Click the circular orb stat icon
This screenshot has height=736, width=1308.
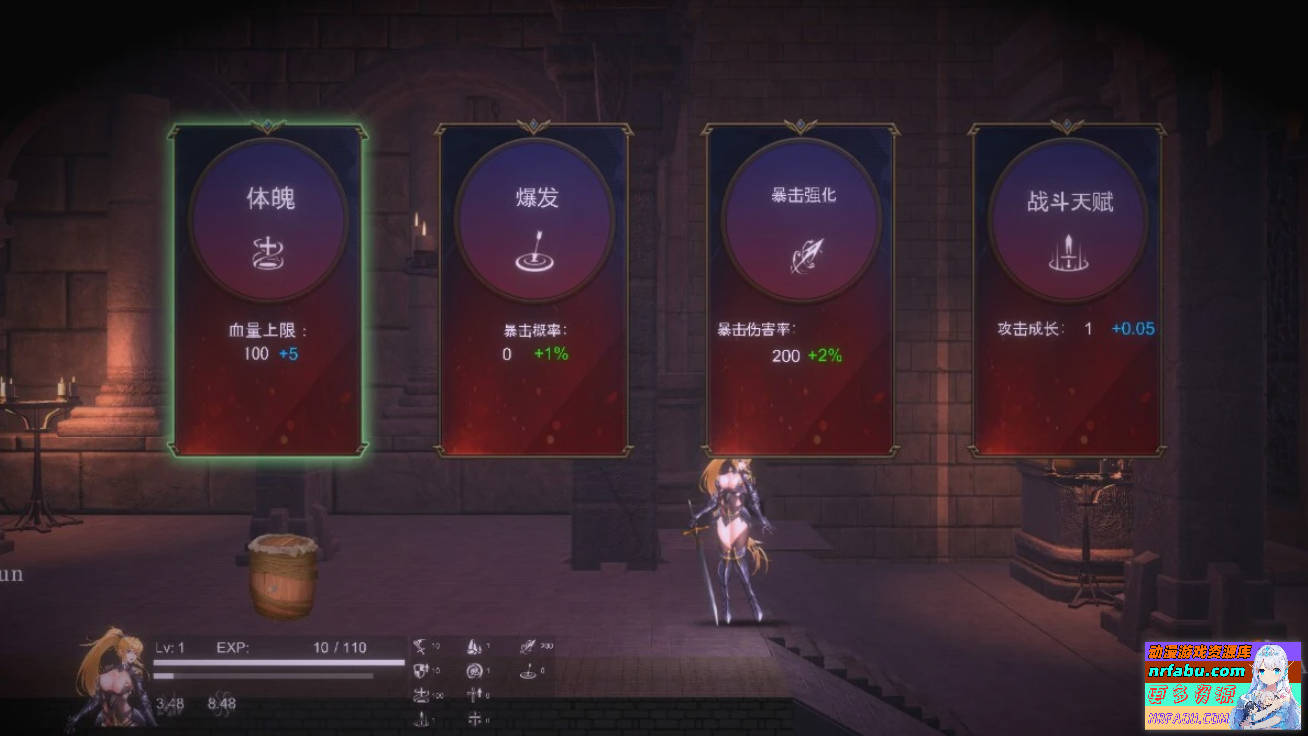473,671
